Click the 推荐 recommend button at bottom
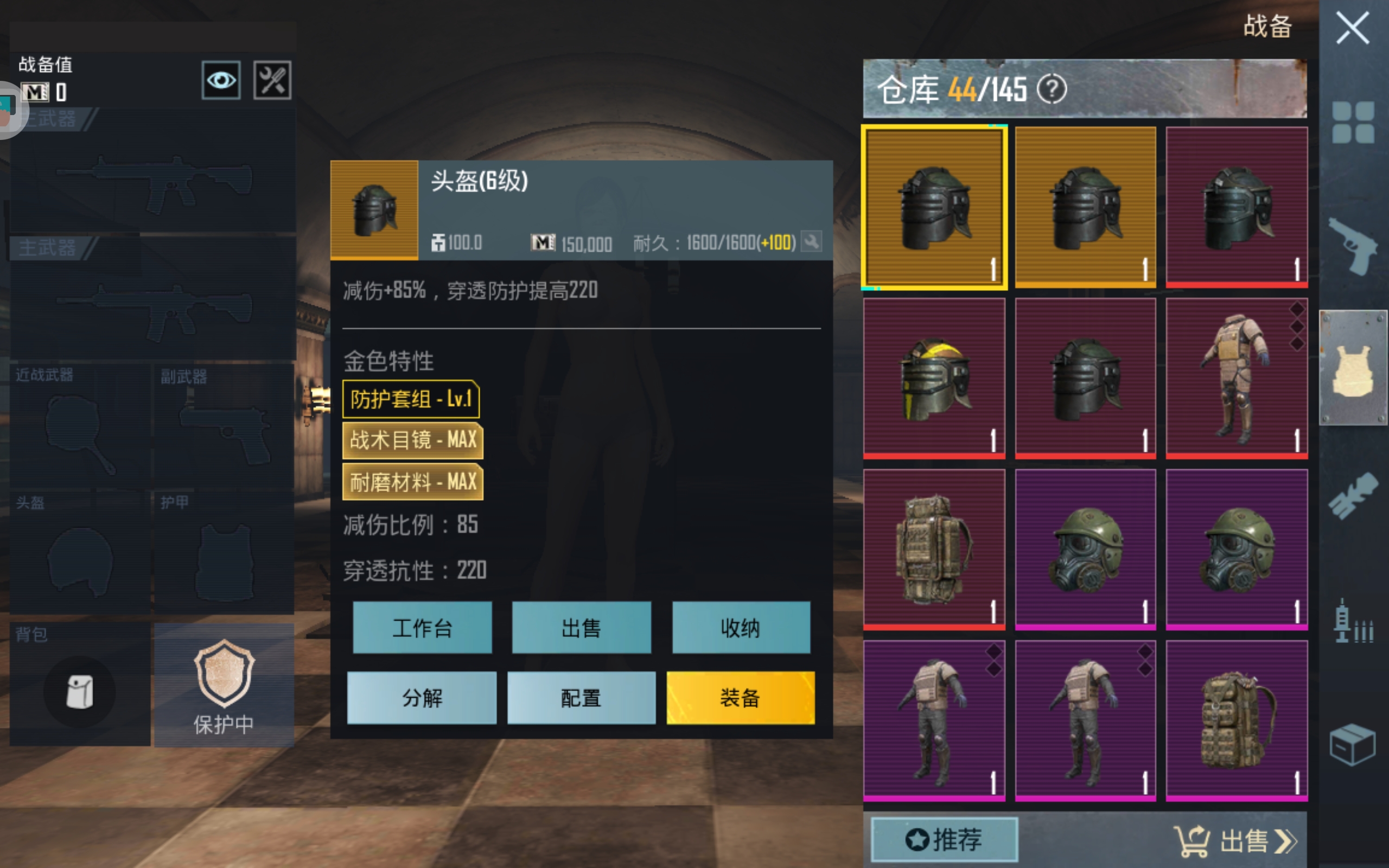Screen dimensions: 1389x868 [943, 840]
